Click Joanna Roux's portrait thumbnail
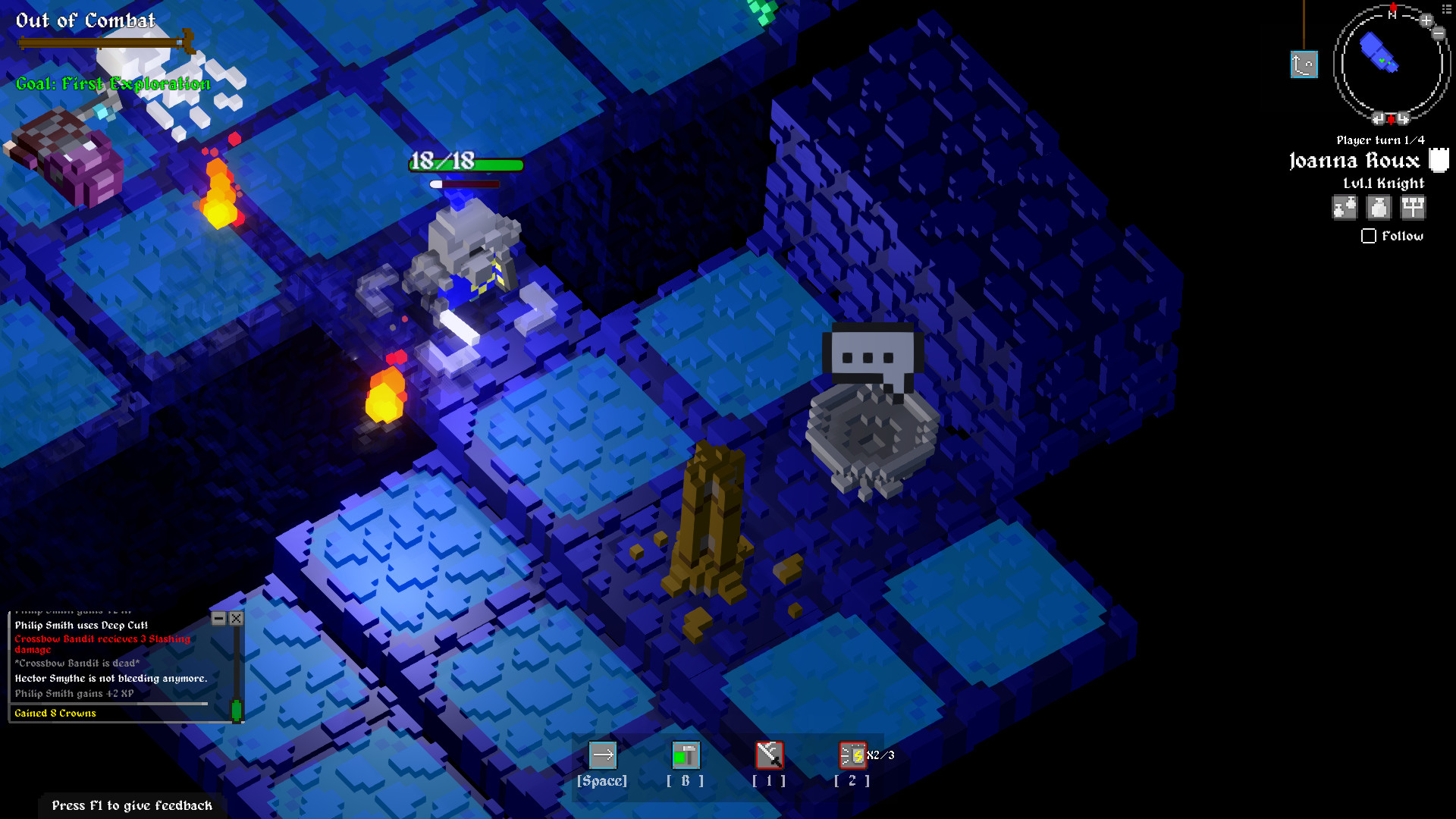 1439,160
